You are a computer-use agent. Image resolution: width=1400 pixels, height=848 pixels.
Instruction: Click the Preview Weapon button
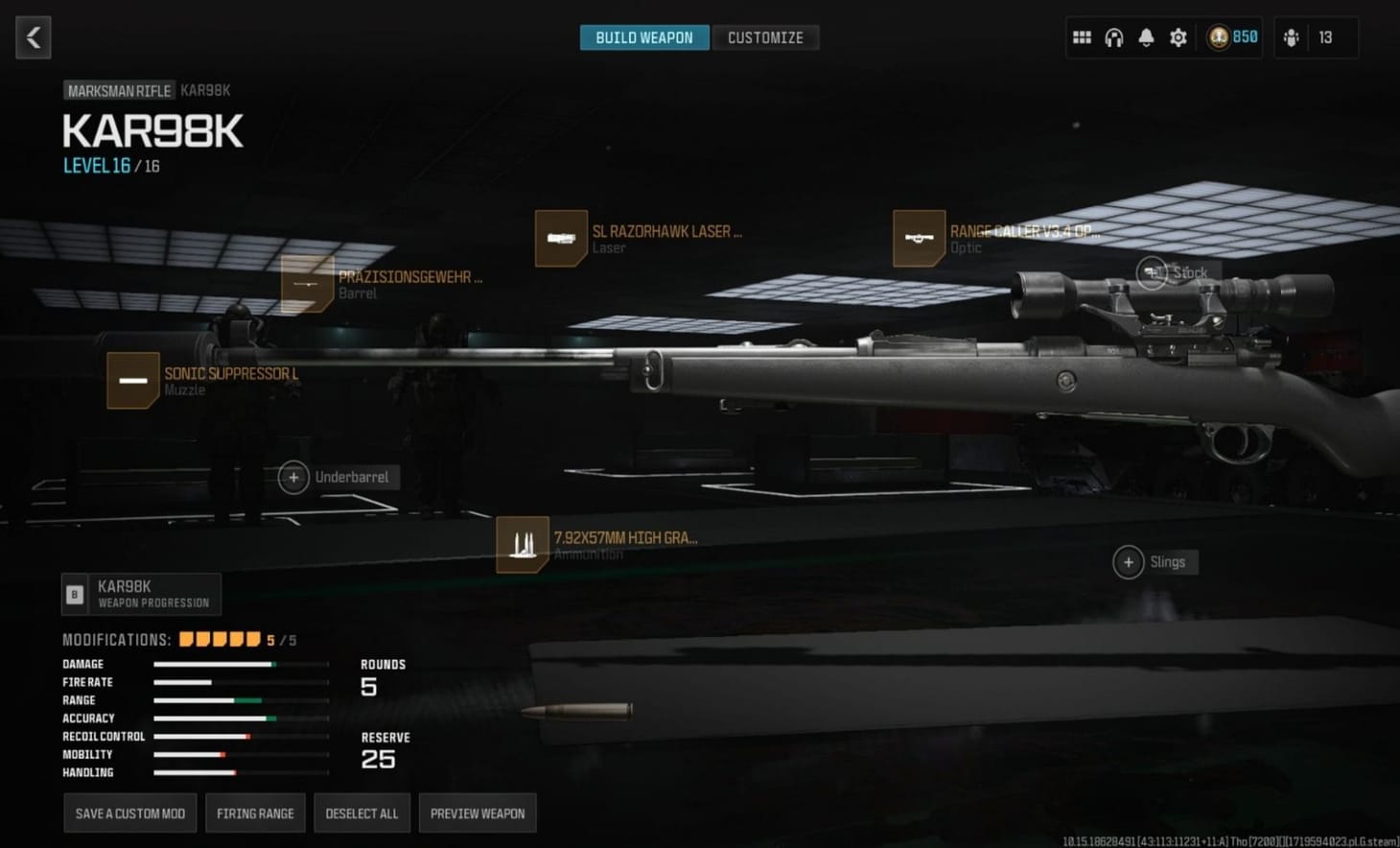click(x=478, y=813)
